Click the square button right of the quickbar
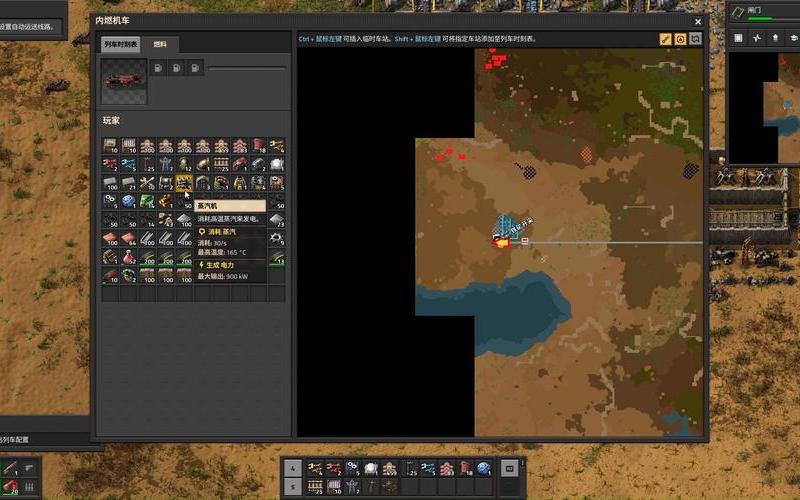 [x=509, y=468]
